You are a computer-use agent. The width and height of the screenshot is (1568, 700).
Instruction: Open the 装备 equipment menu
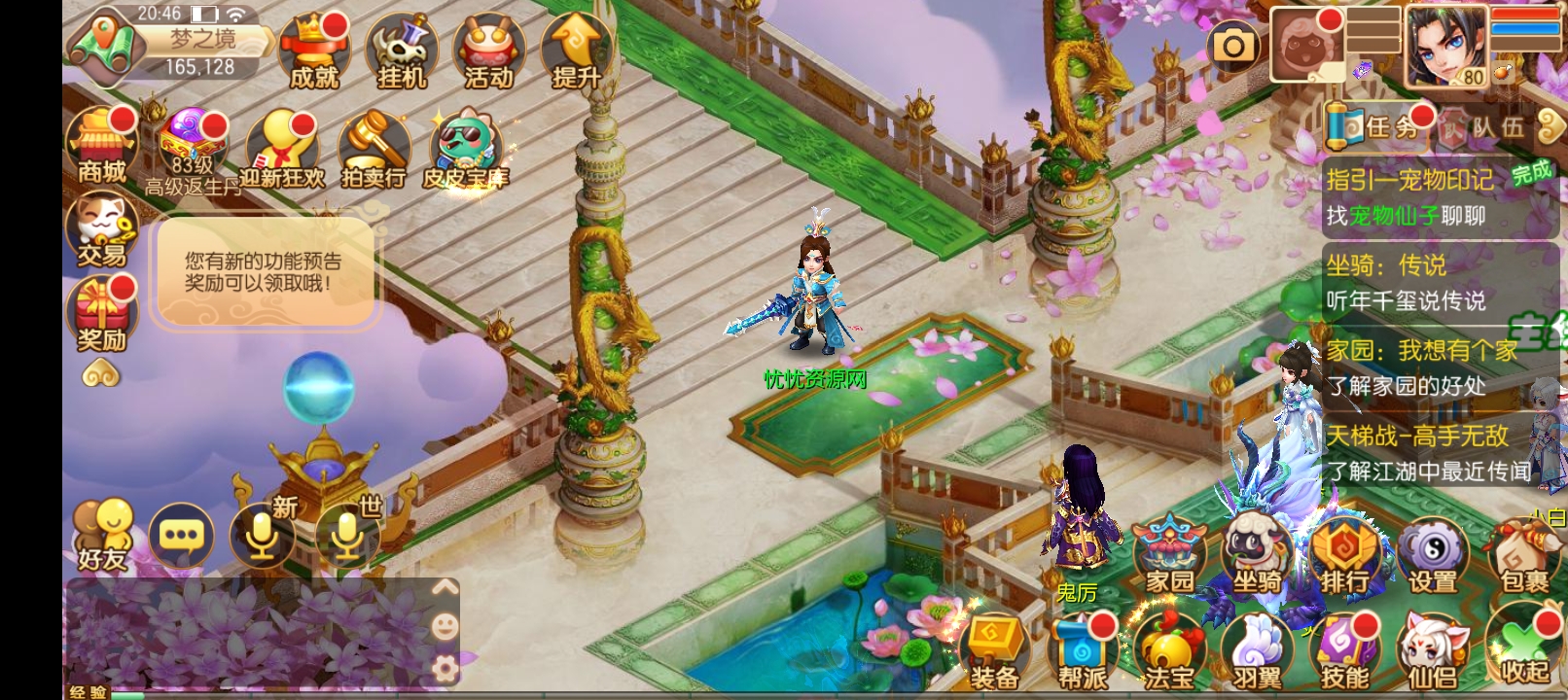tap(994, 651)
